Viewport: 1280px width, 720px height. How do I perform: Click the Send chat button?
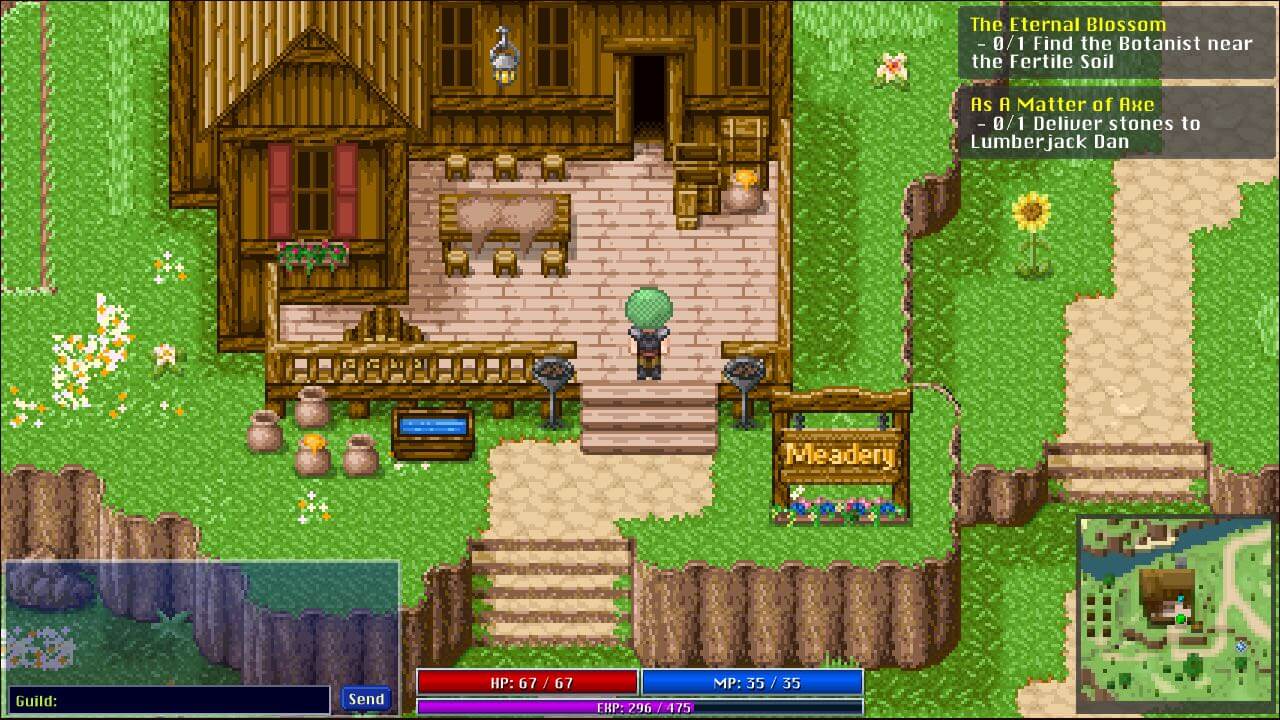tap(365, 699)
